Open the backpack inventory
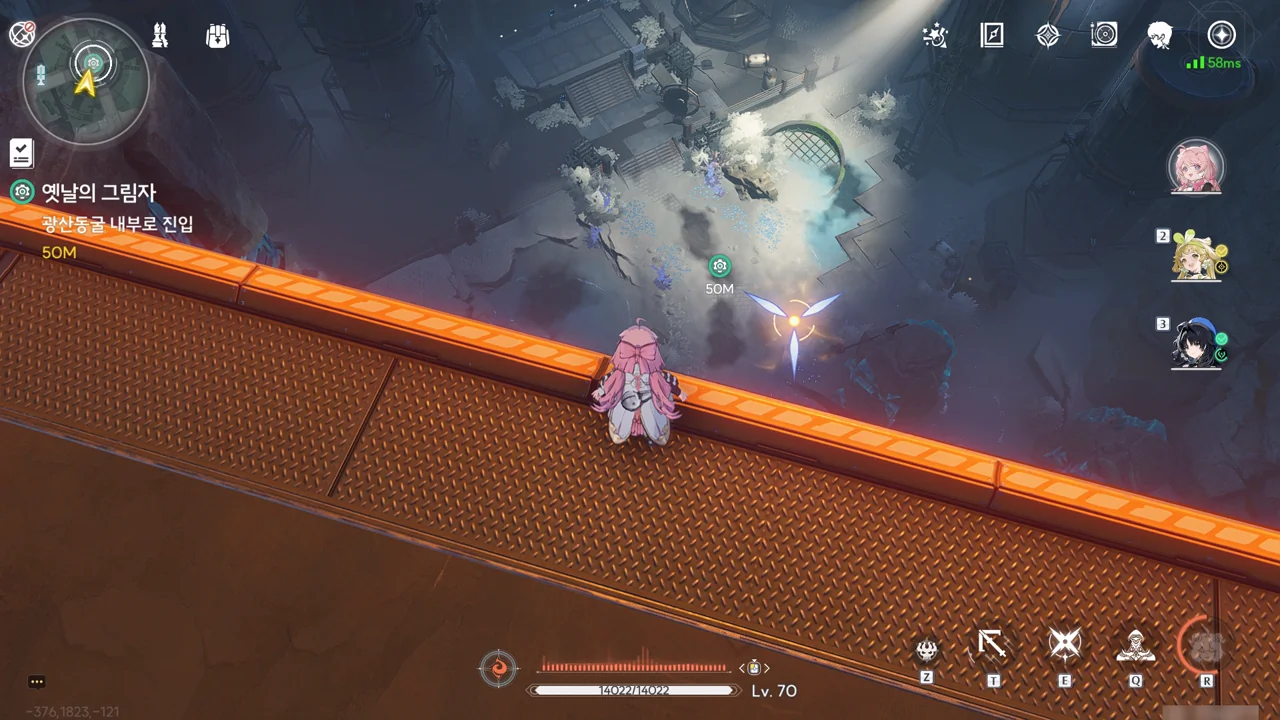The height and width of the screenshot is (720, 1280). pos(217,36)
